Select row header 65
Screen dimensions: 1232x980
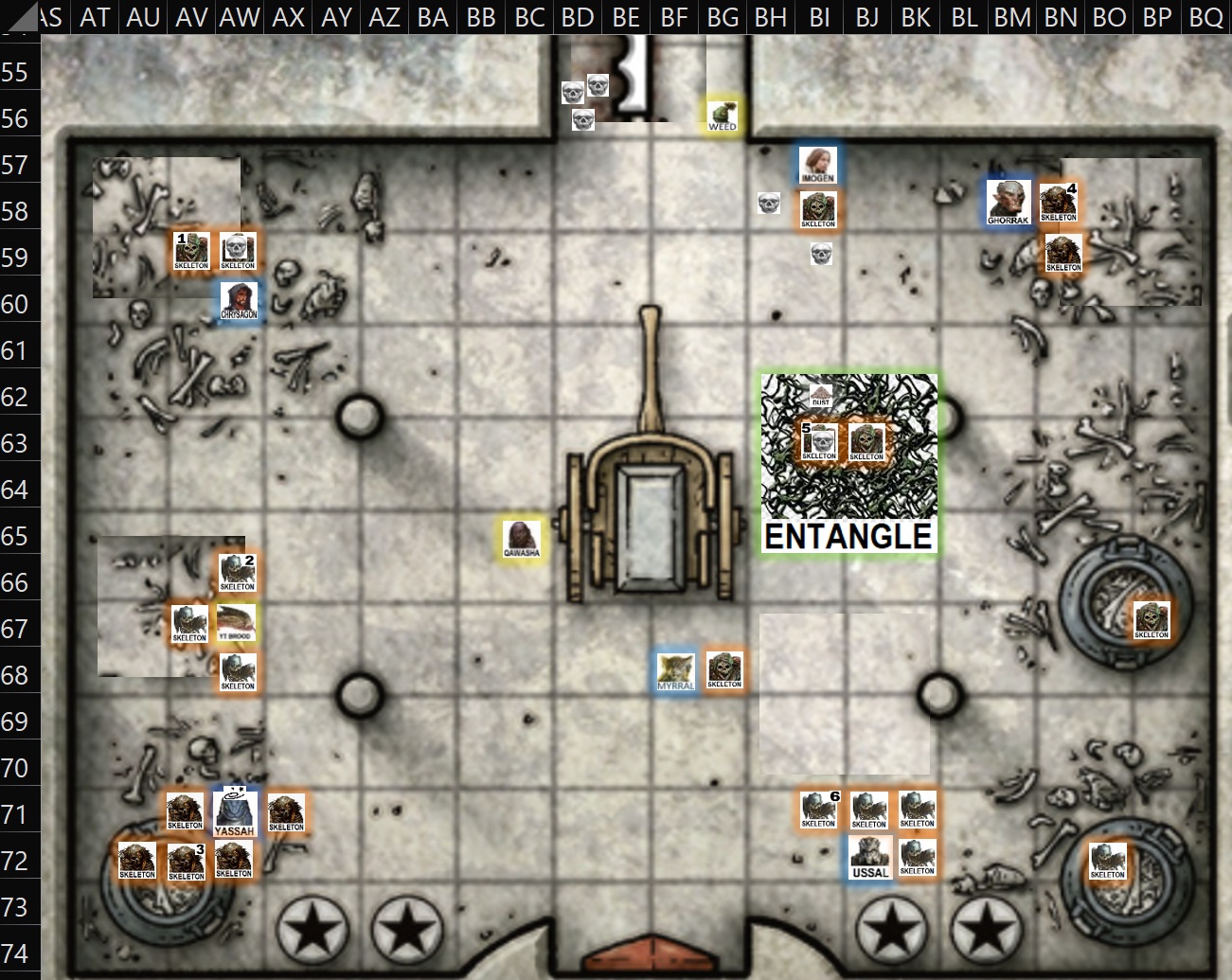pos(16,536)
